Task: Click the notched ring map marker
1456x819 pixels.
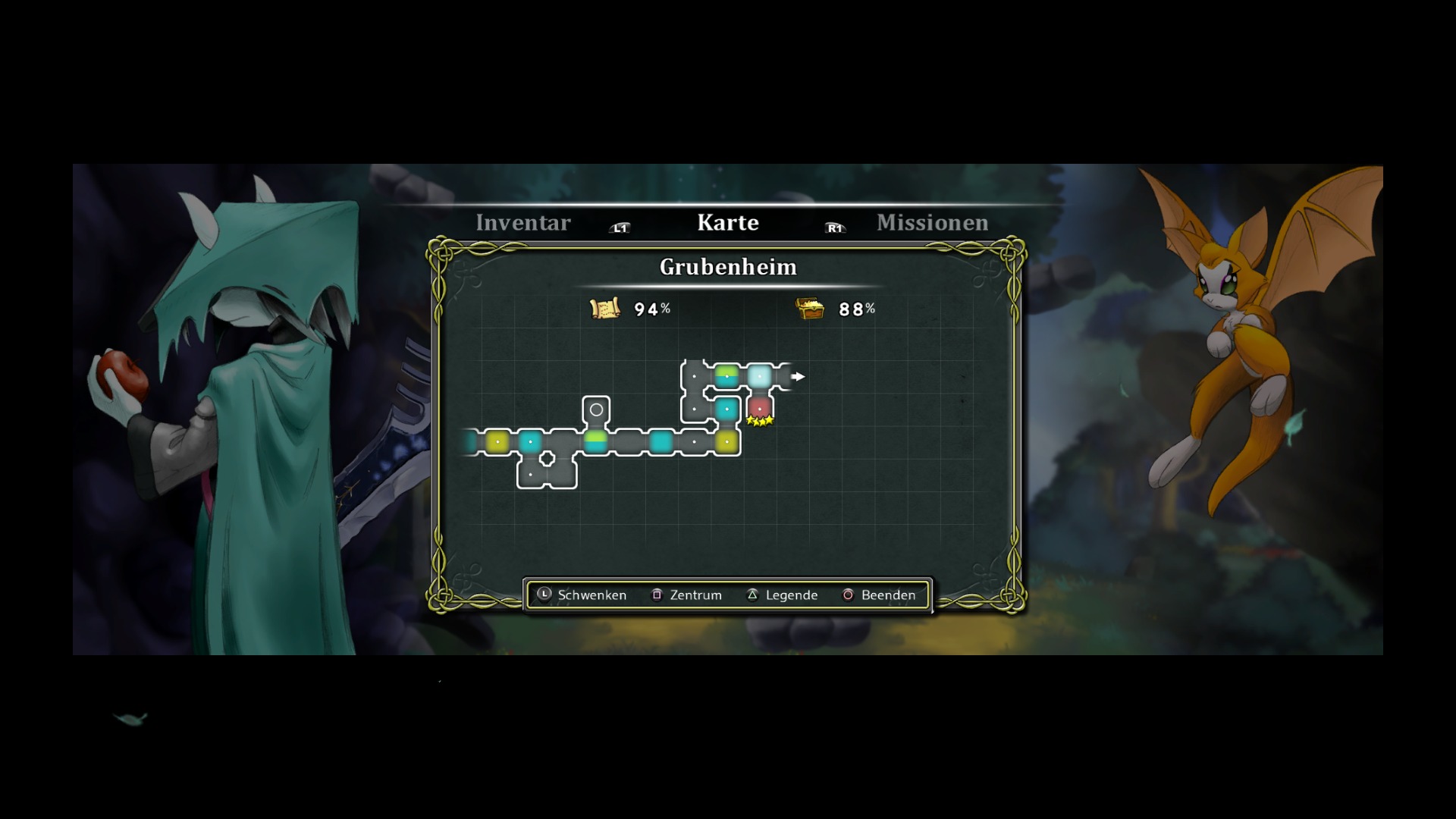Action: [x=547, y=459]
